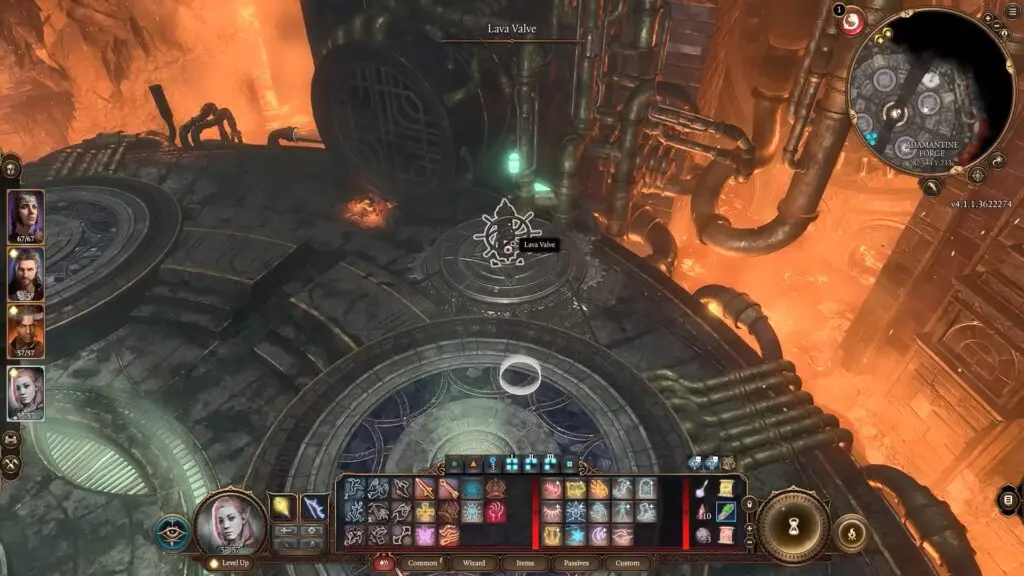Click the hourglass end turn button
The width and height of the screenshot is (1024, 576).
(x=792, y=526)
